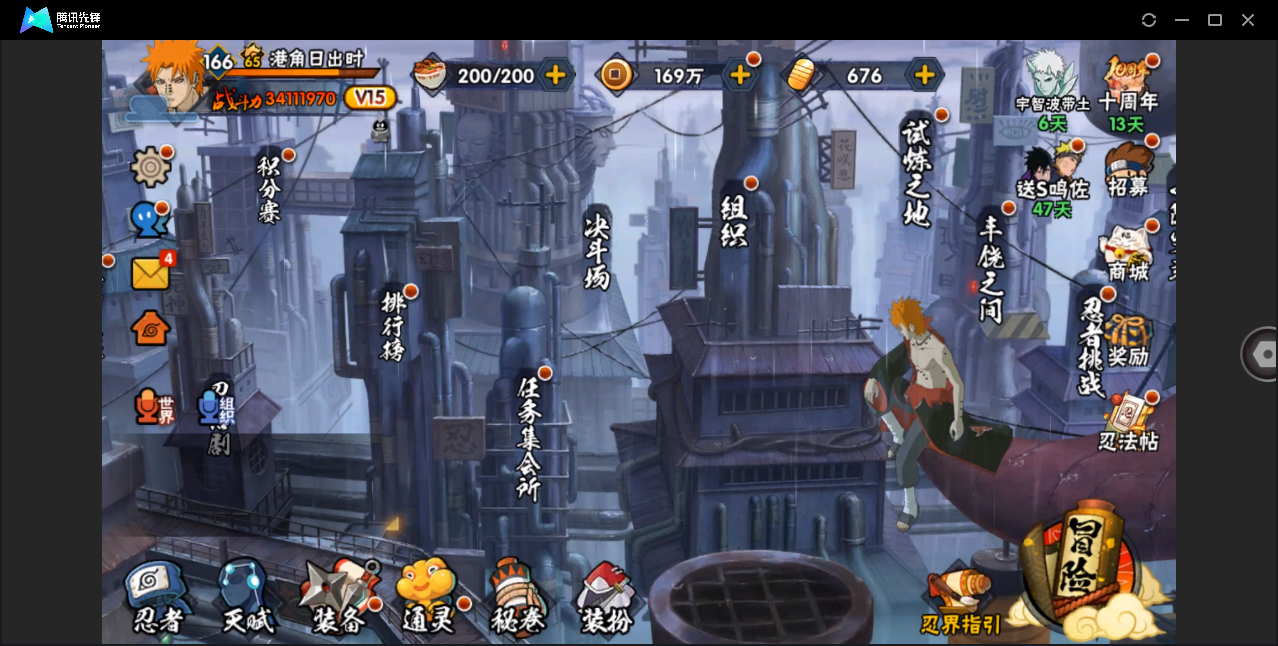Open the 秘卷 scroll menu
This screenshot has width=1278, height=646.
(x=517, y=598)
